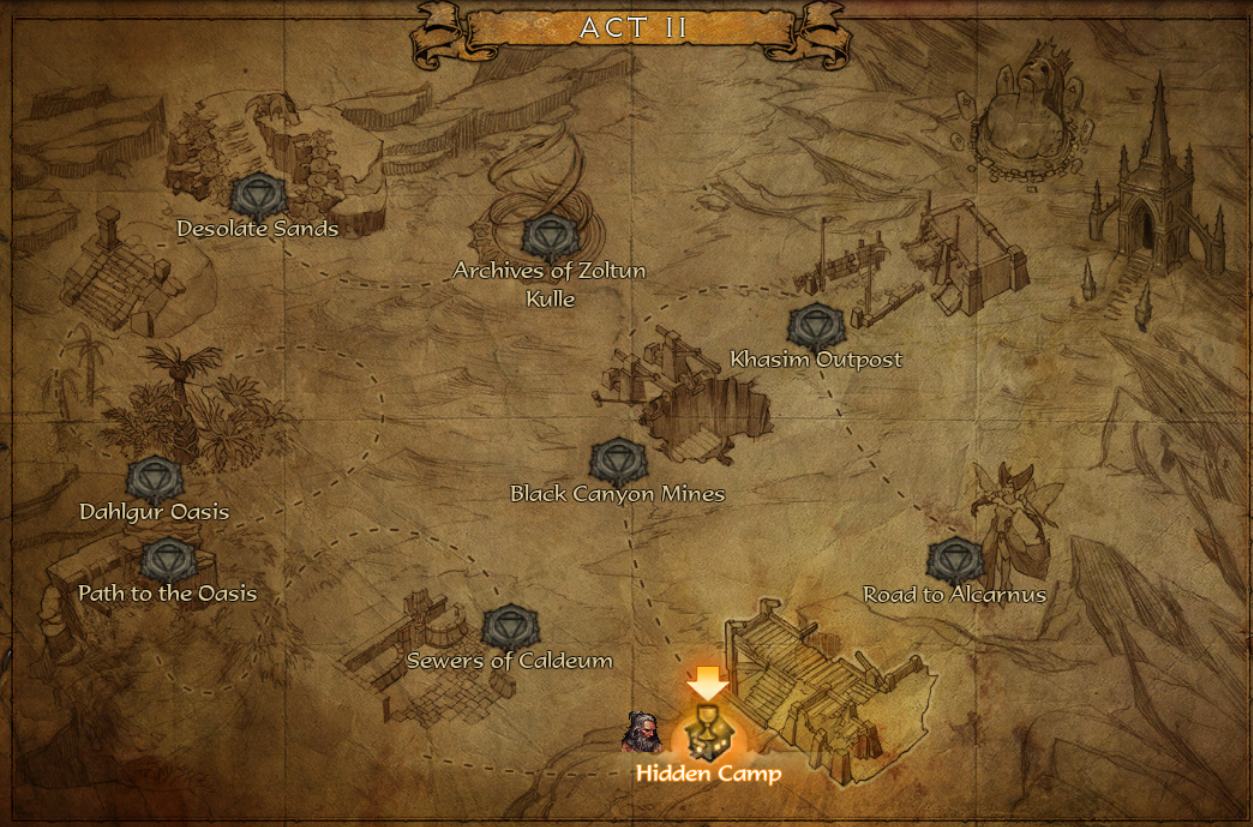
Task: Teleport to the Black Canyon Mines waypoint
Action: [x=617, y=462]
